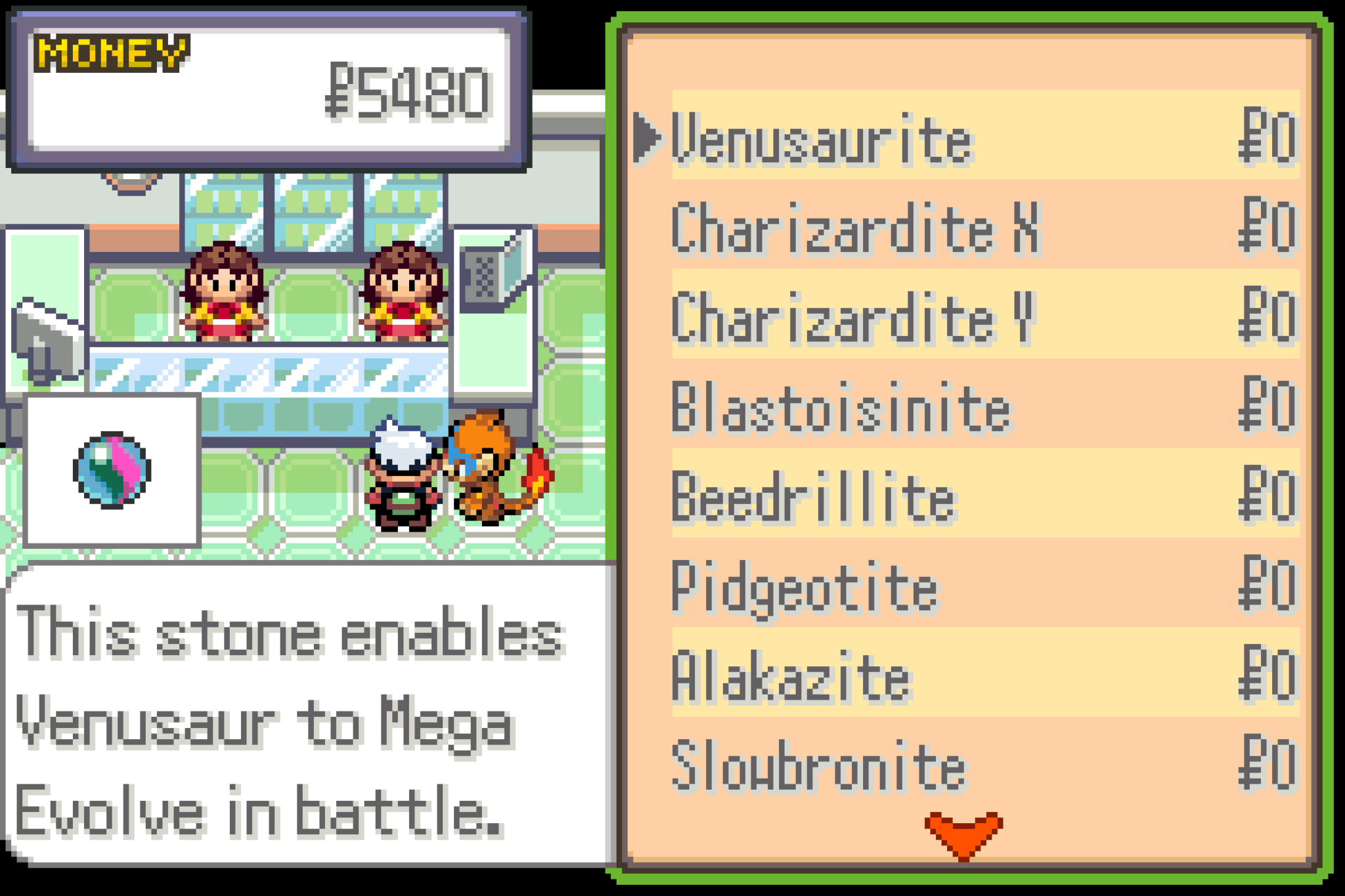Select the Venusaurite list entry

pyautogui.click(x=818, y=139)
